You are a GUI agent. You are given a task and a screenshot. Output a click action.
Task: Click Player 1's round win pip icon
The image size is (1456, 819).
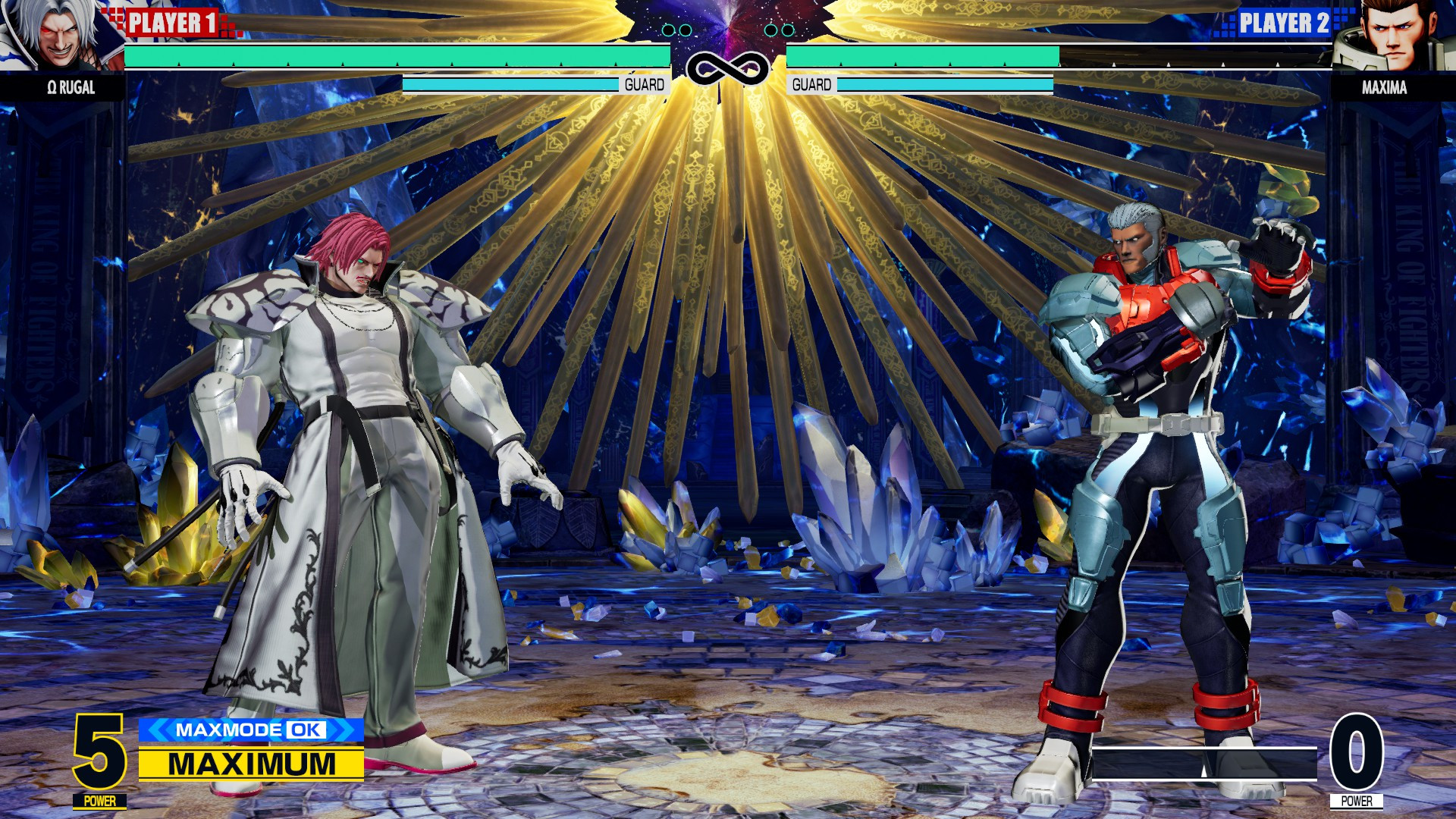point(679,29)
